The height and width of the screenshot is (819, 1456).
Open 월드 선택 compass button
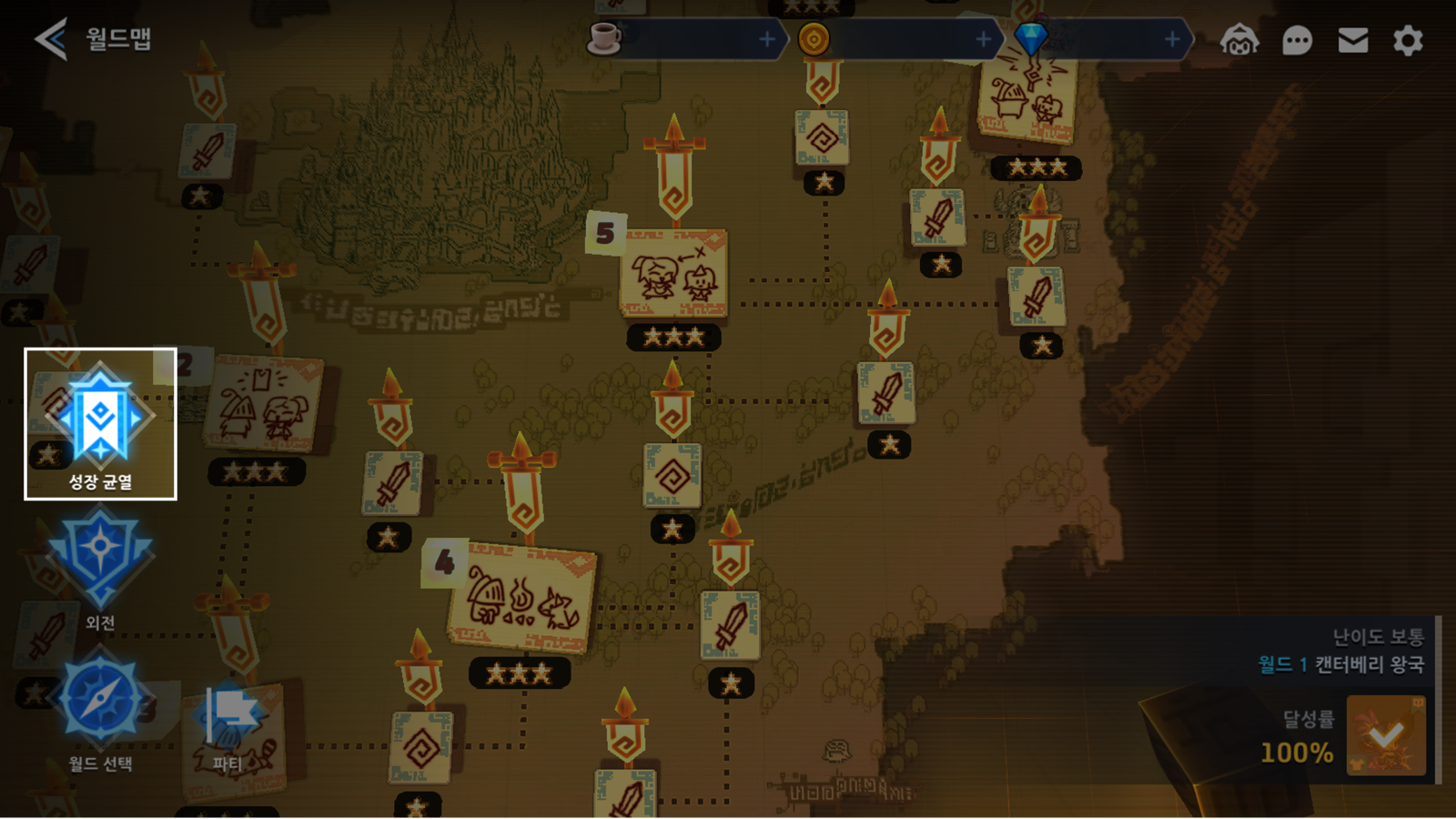[x=100, y=705]
